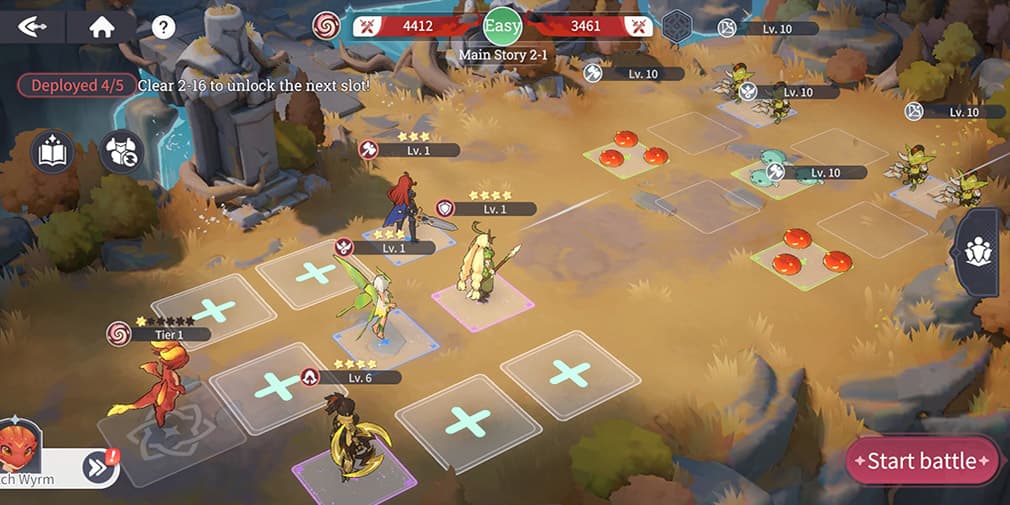Return to the home screen
The height and width of the screenshot is (505, 1010).
click(101, 27)
